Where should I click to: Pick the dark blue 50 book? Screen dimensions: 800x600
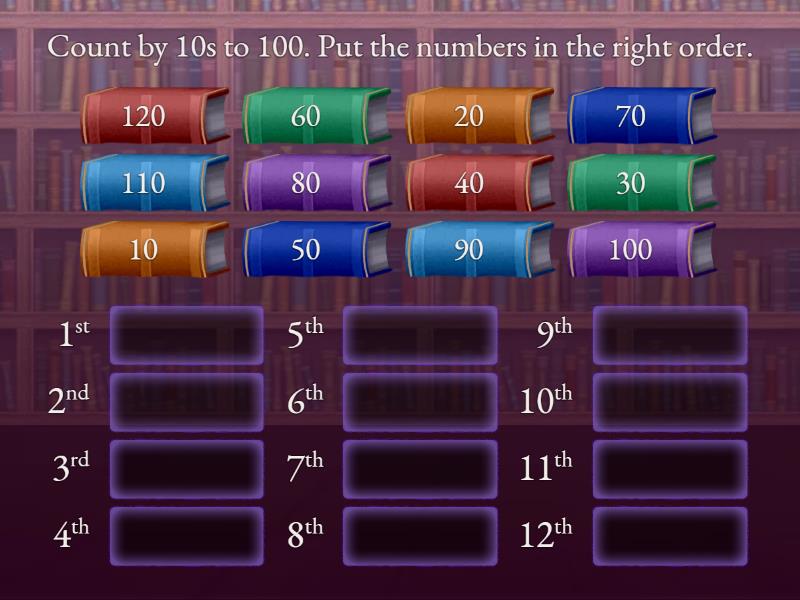pyautogui.click(x=306, y=249)
